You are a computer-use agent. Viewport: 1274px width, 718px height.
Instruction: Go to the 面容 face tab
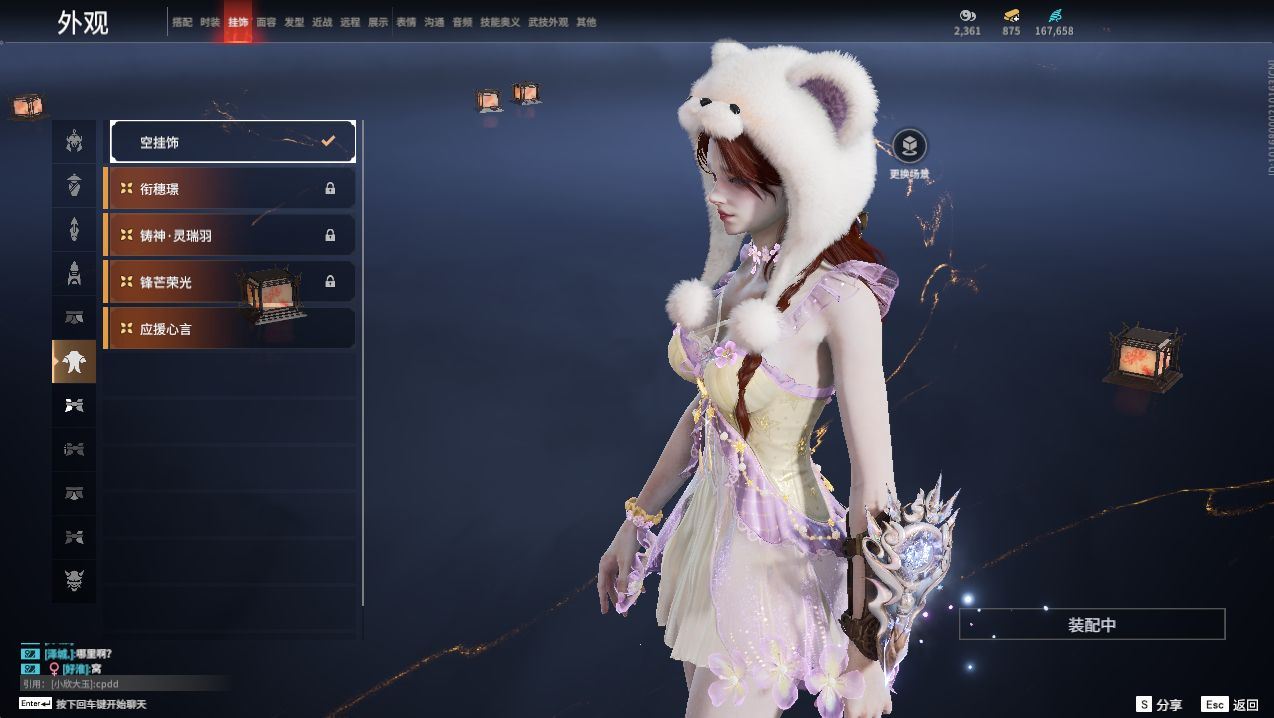click(266, 22)
